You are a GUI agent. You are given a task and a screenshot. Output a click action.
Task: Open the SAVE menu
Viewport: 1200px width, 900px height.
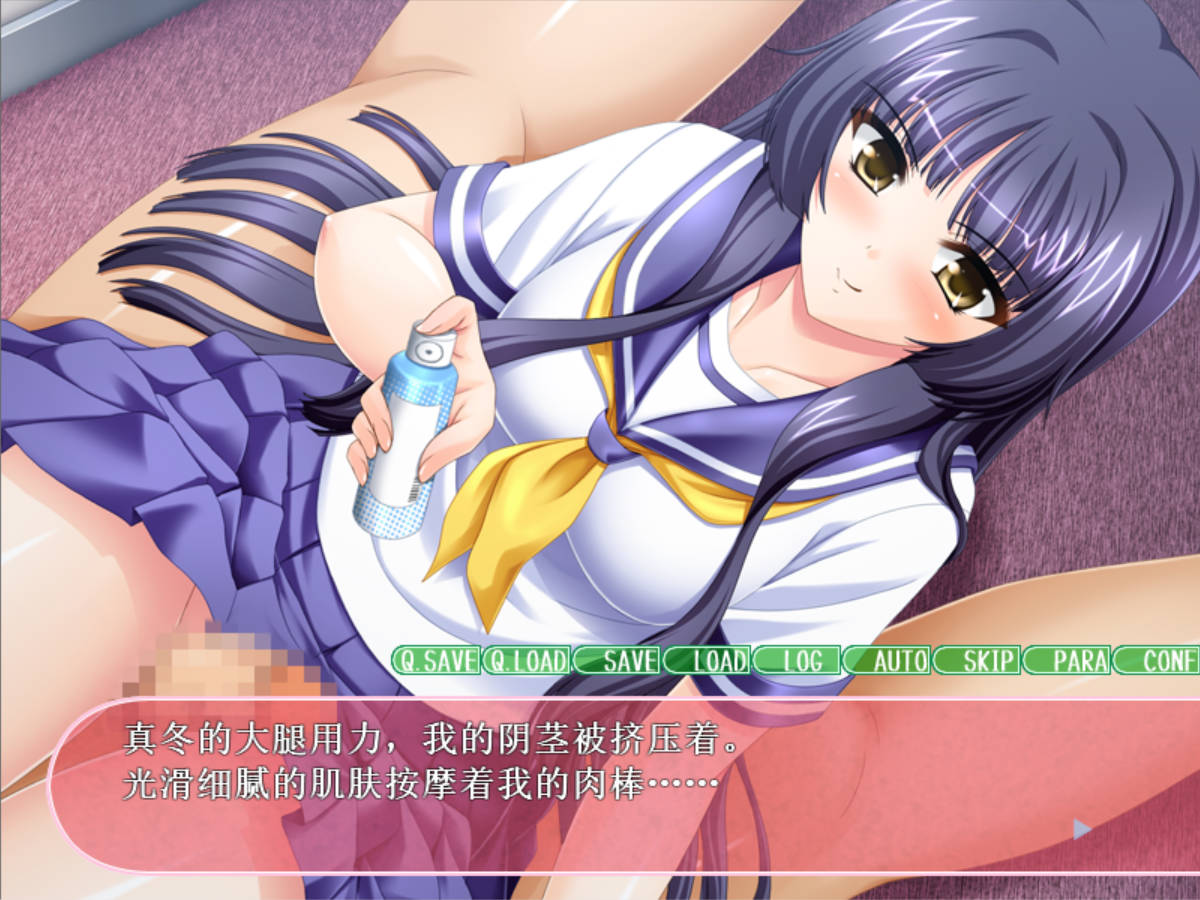point(617,660)
